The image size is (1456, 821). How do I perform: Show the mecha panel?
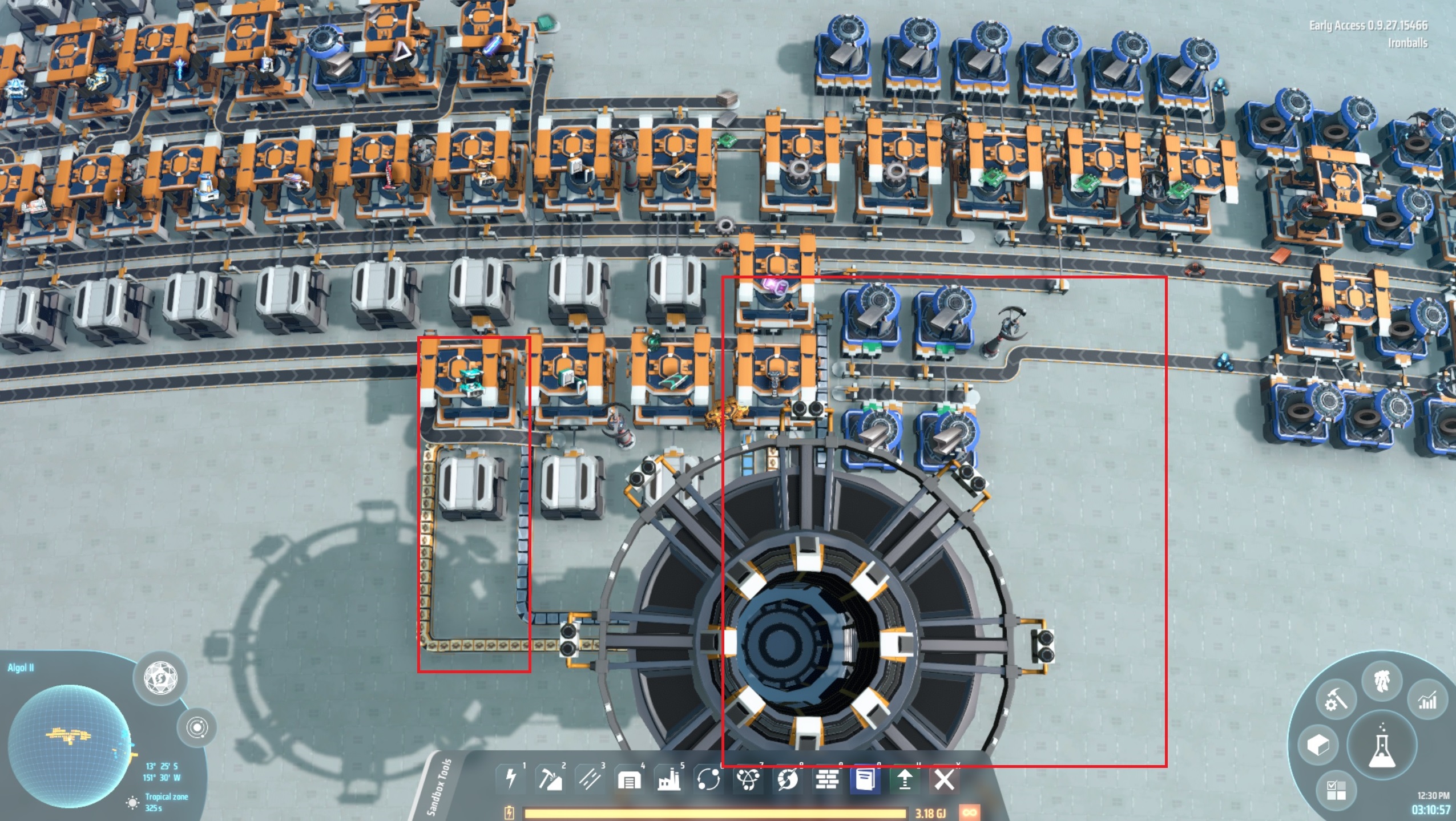point(1383,681)
